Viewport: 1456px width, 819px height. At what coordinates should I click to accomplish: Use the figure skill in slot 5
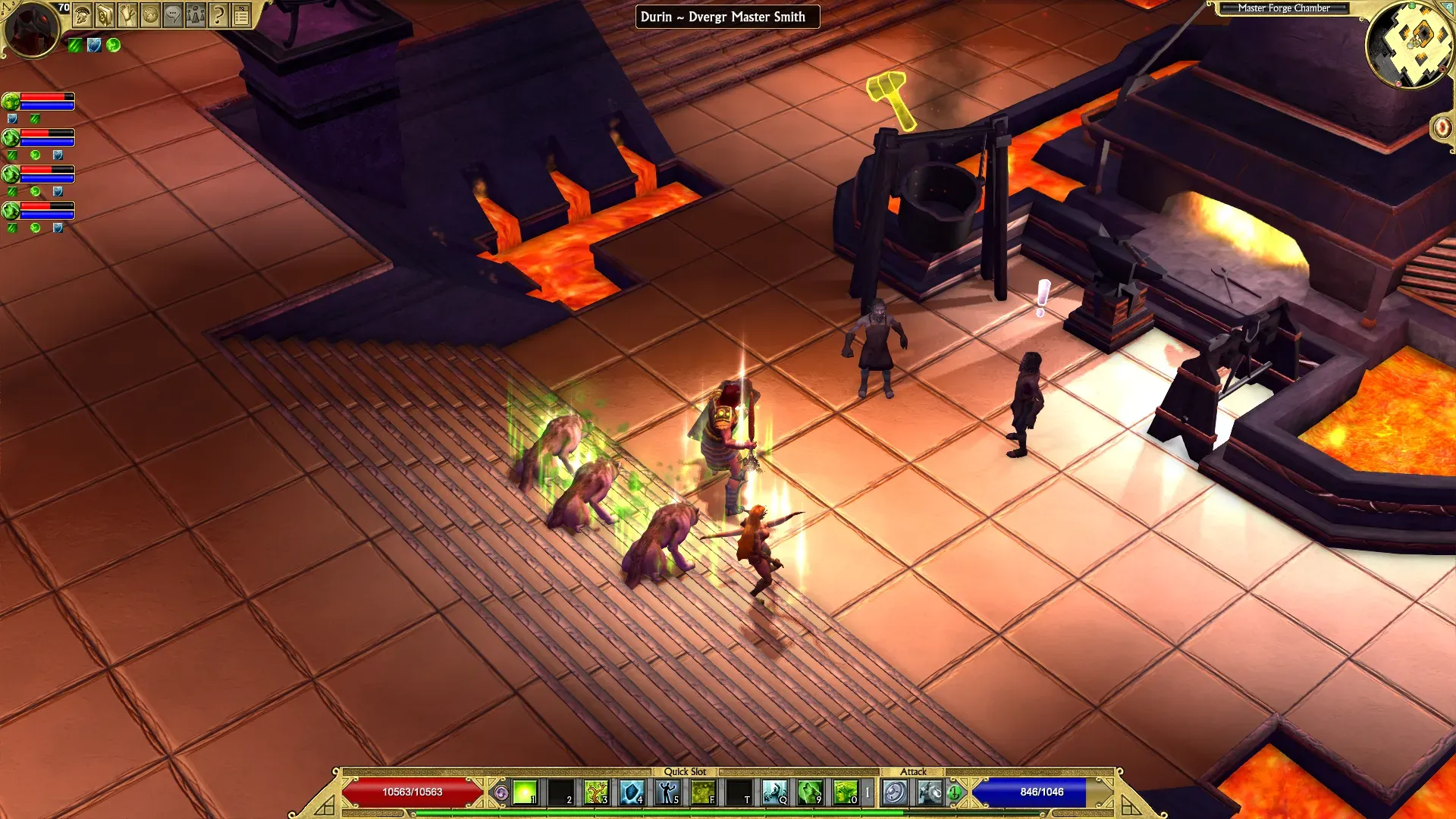(x=667, y=792)
